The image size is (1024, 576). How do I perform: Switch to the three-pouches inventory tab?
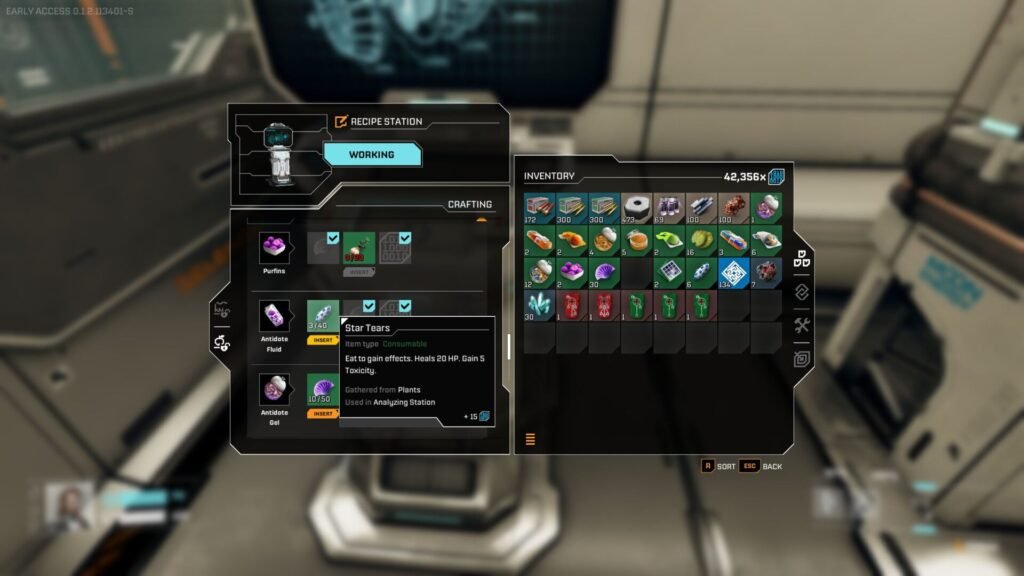tap(802, 259)
